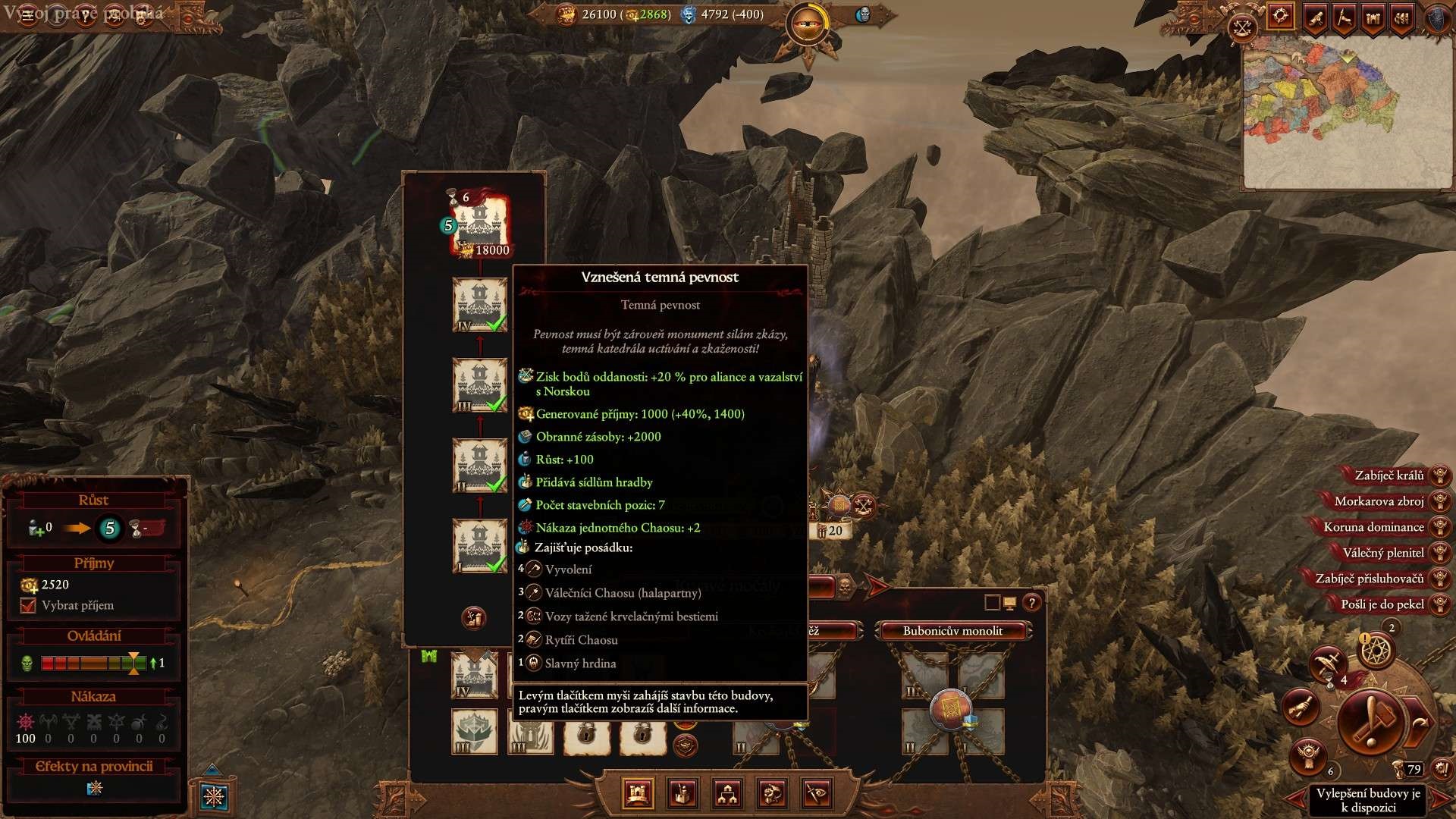1456x819 pixels.
Task: Collapse the 'Nákaza' section header
Action: click(93, 695)
